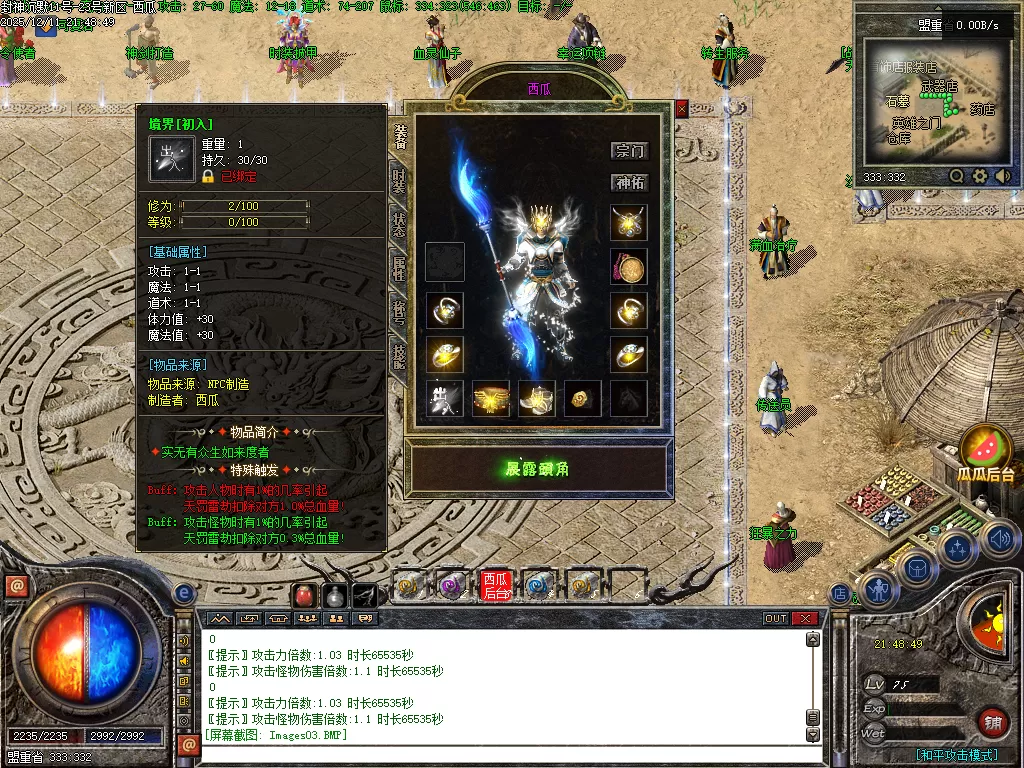Viewport: 1024px width, 768px height.
Task: Toggle the 和平攻击模式 attack mode label
Action: [956, 755]
